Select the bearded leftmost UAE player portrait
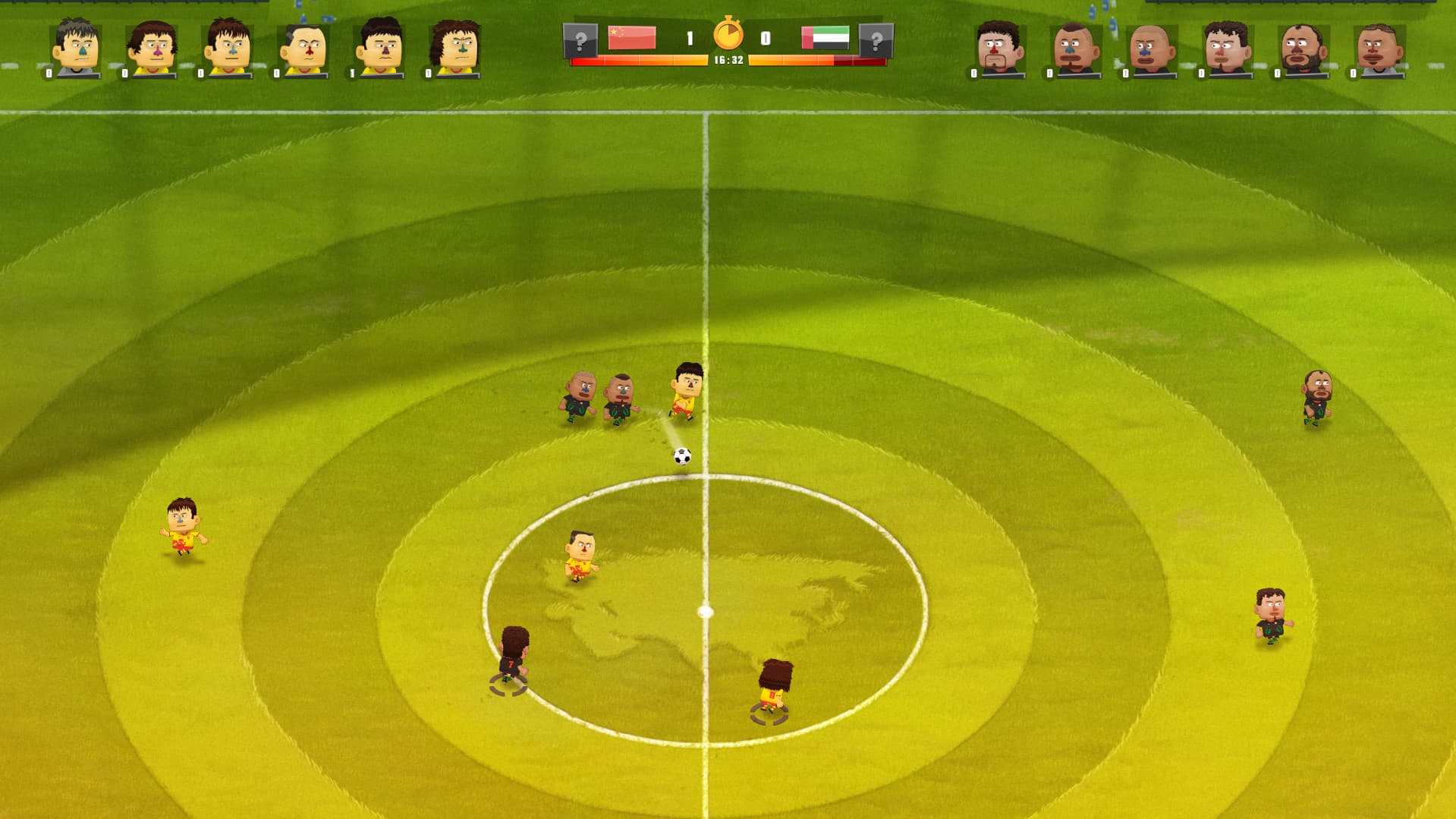Image resolution: width=1456 pixels, height=819 pixels. (1000, 47)
